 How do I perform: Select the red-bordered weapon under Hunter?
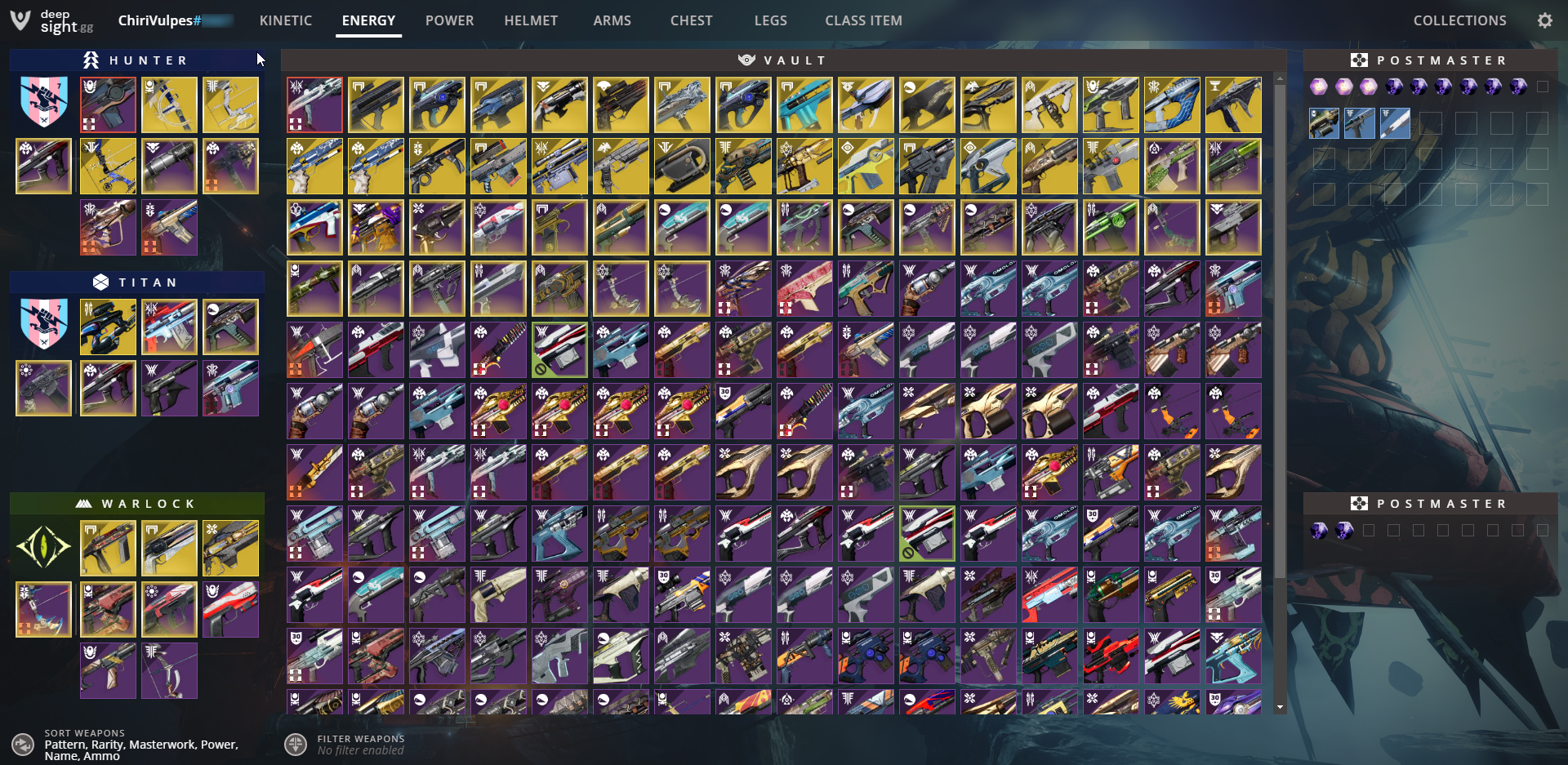108,105
